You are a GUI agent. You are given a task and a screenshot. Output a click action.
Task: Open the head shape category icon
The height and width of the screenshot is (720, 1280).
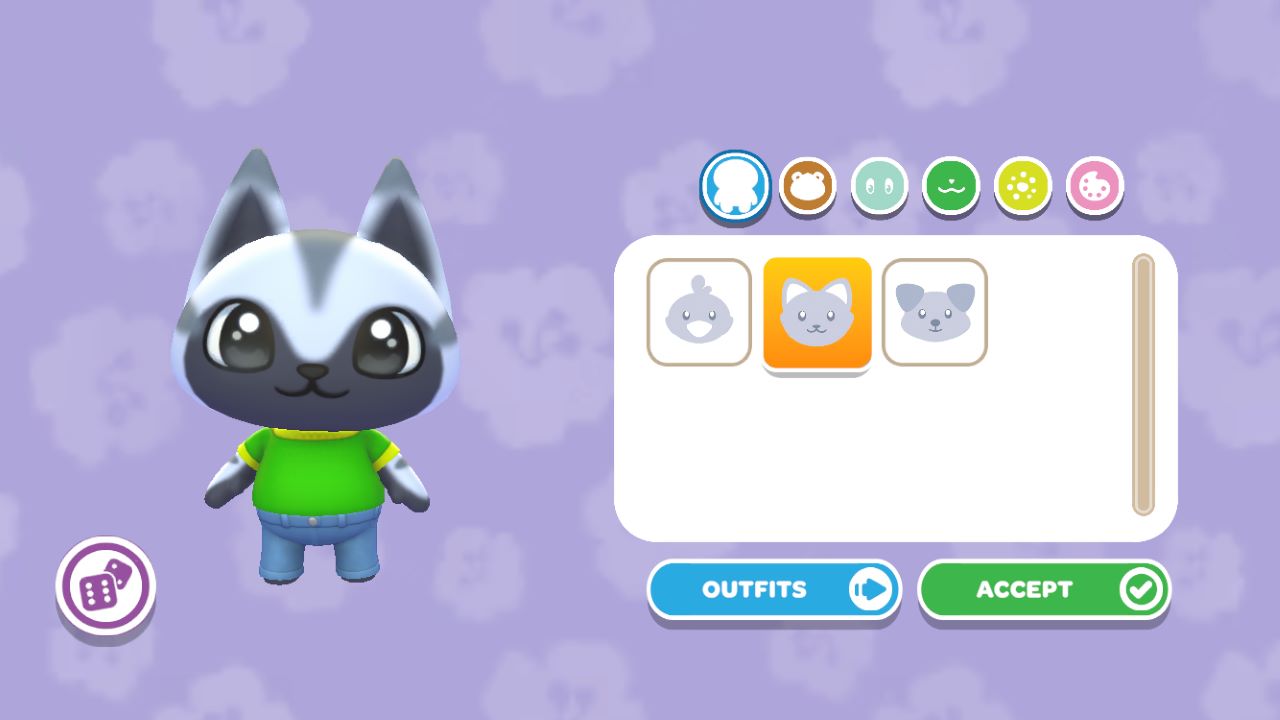click(806, 185)
